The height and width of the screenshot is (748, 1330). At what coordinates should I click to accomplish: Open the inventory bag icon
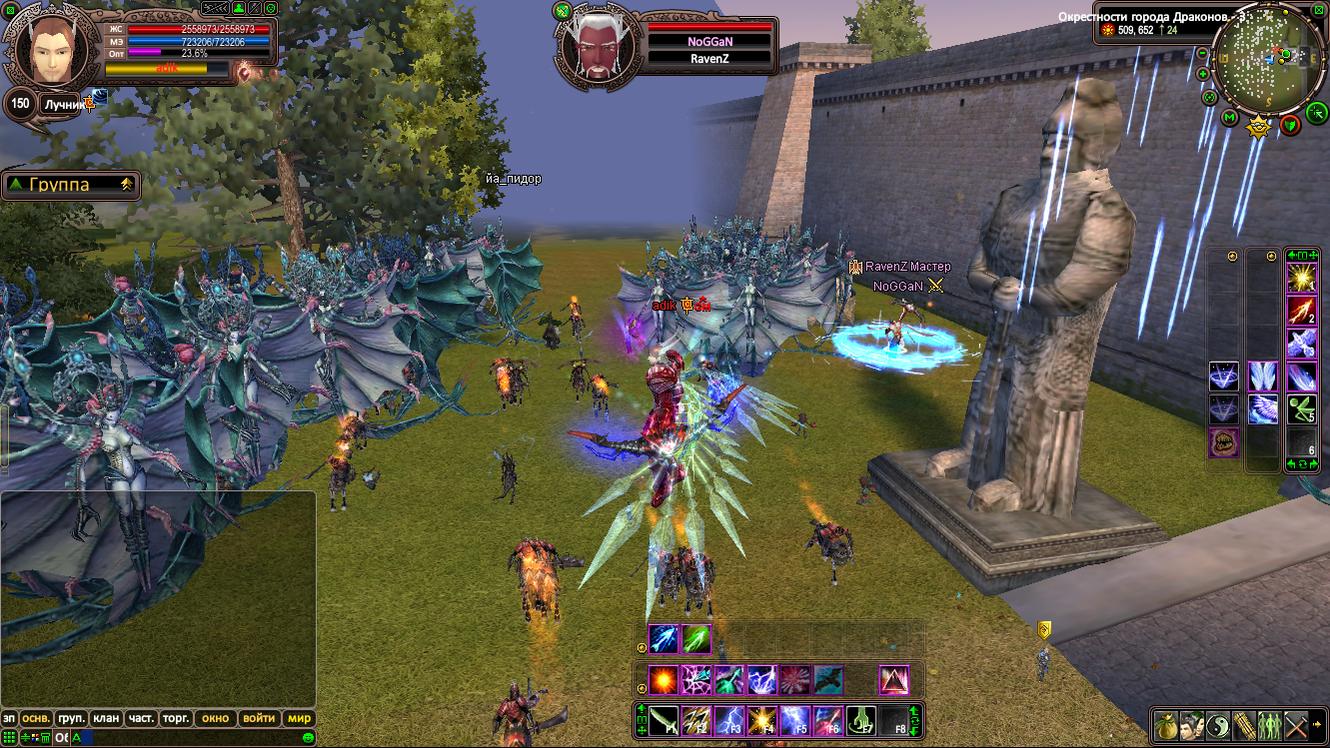coord(1164,725)
